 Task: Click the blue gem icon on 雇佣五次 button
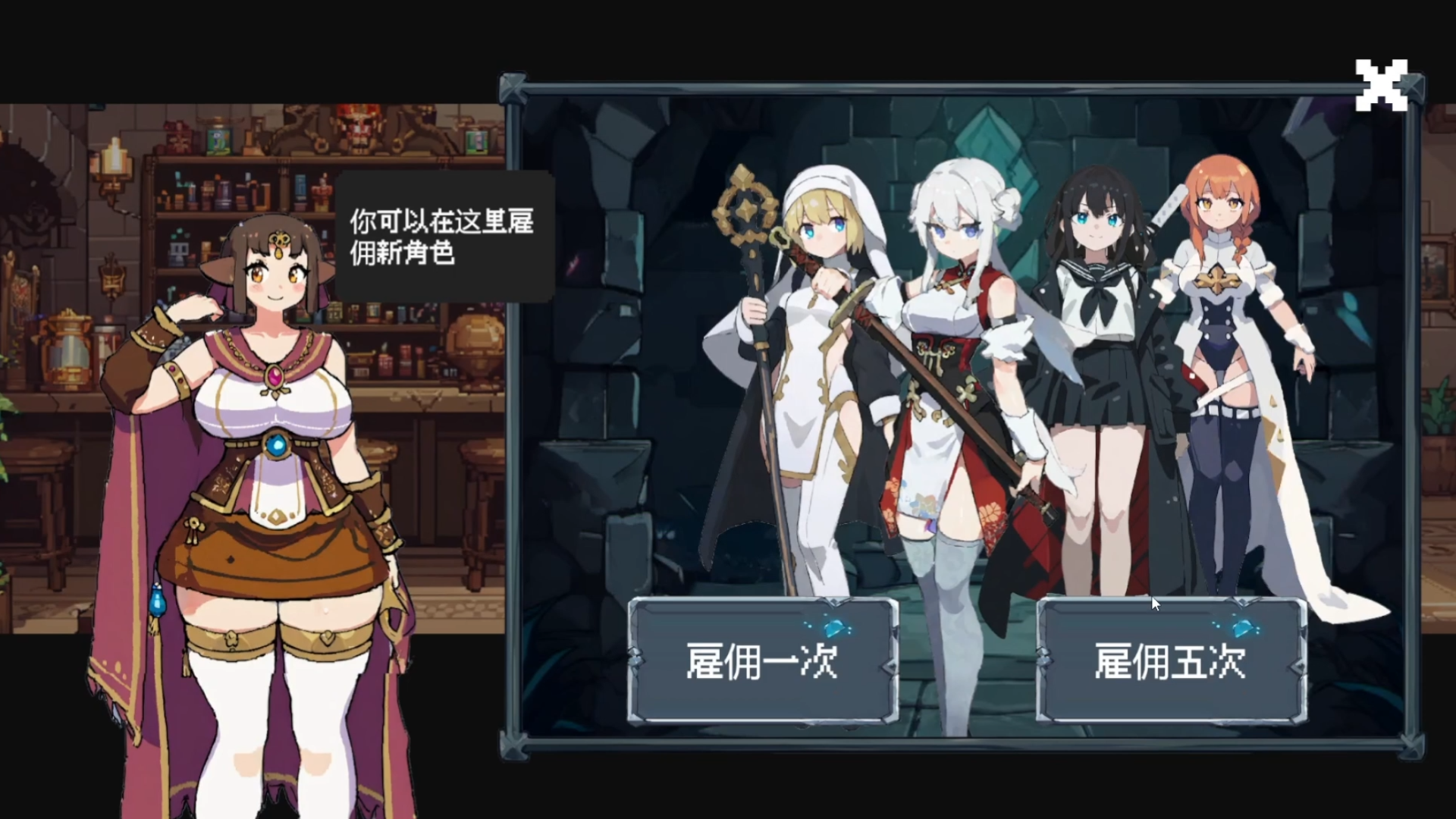coord(1242,628)
